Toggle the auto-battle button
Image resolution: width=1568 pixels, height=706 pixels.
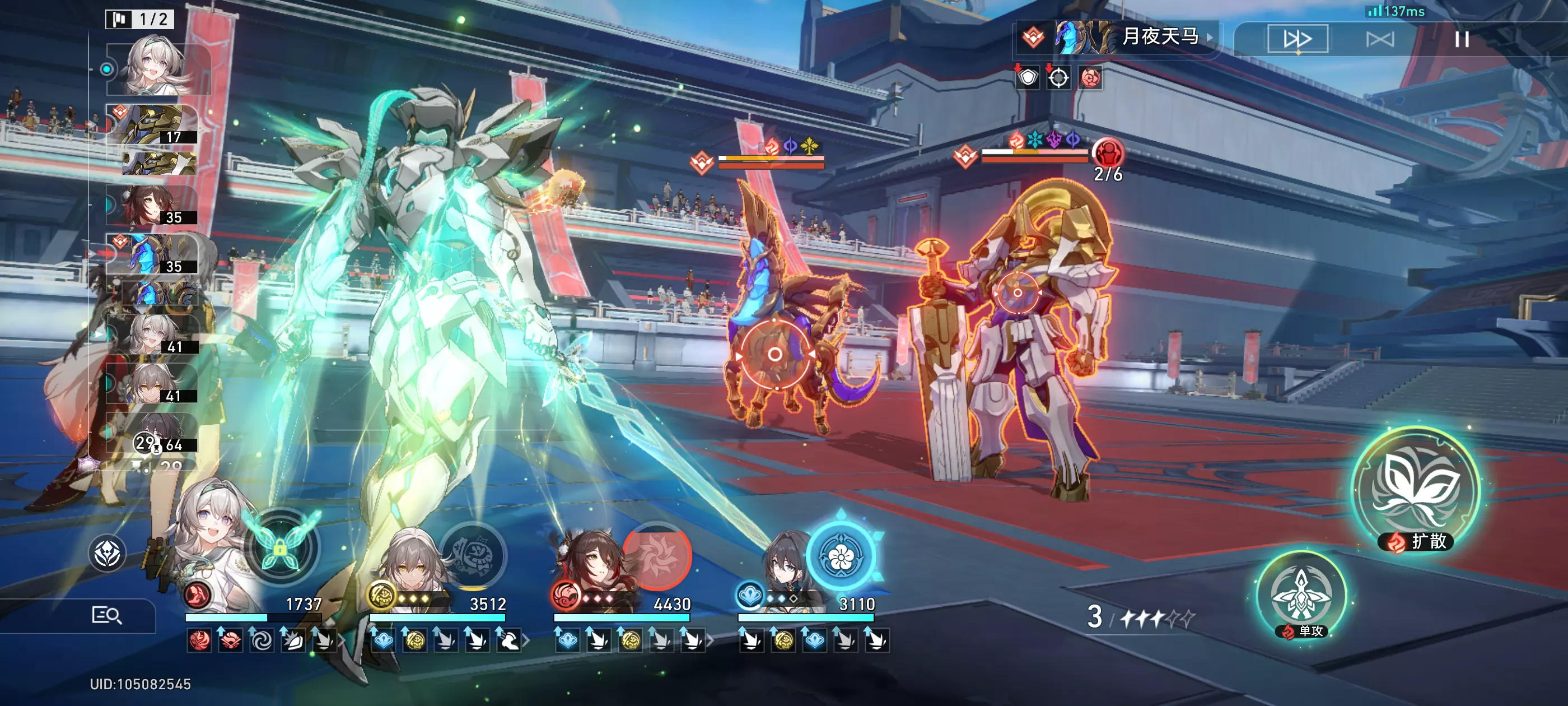1379,40
